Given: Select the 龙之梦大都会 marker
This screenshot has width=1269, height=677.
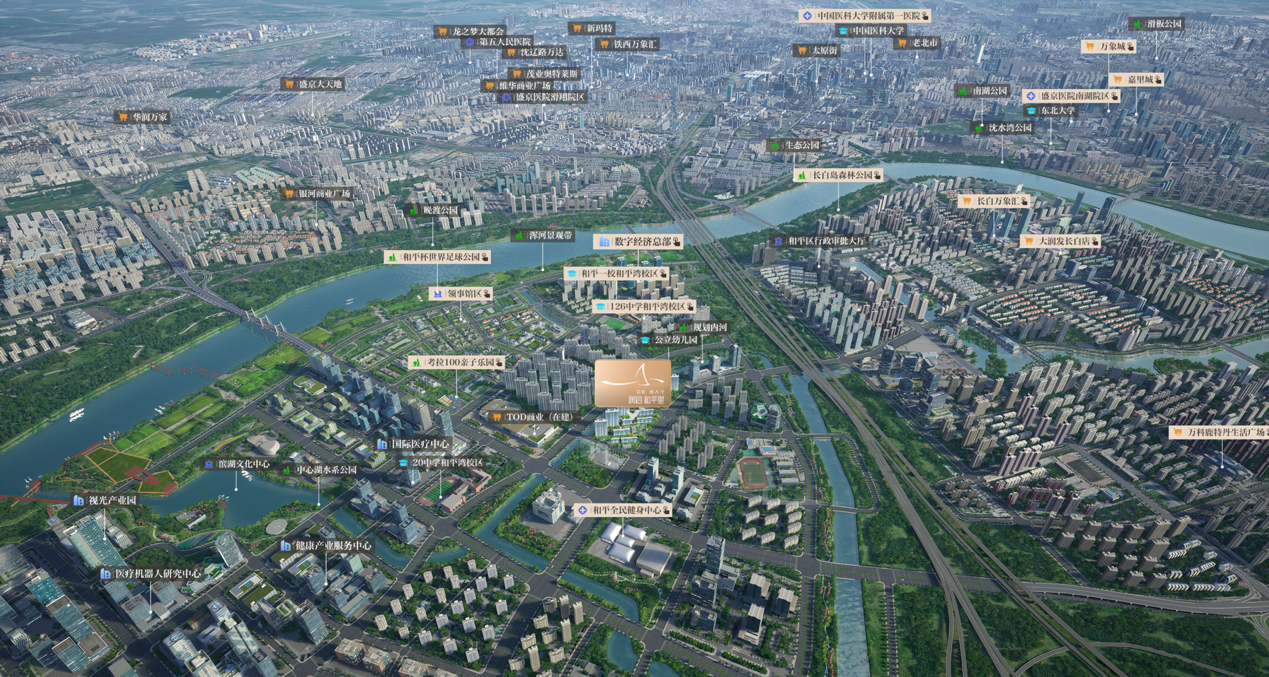Looking at the screenshot, I should click(470, 32).
